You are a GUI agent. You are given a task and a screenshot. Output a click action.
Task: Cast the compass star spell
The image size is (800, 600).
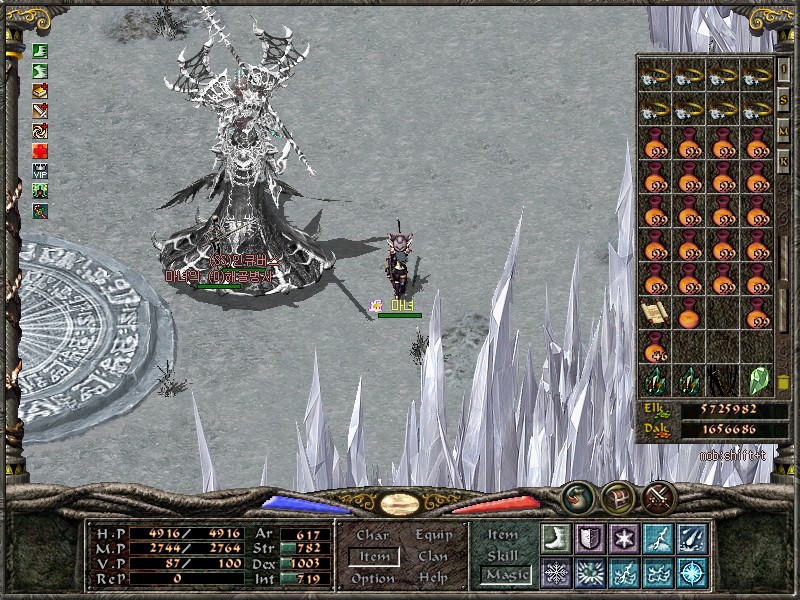click(x=691, y=573)
